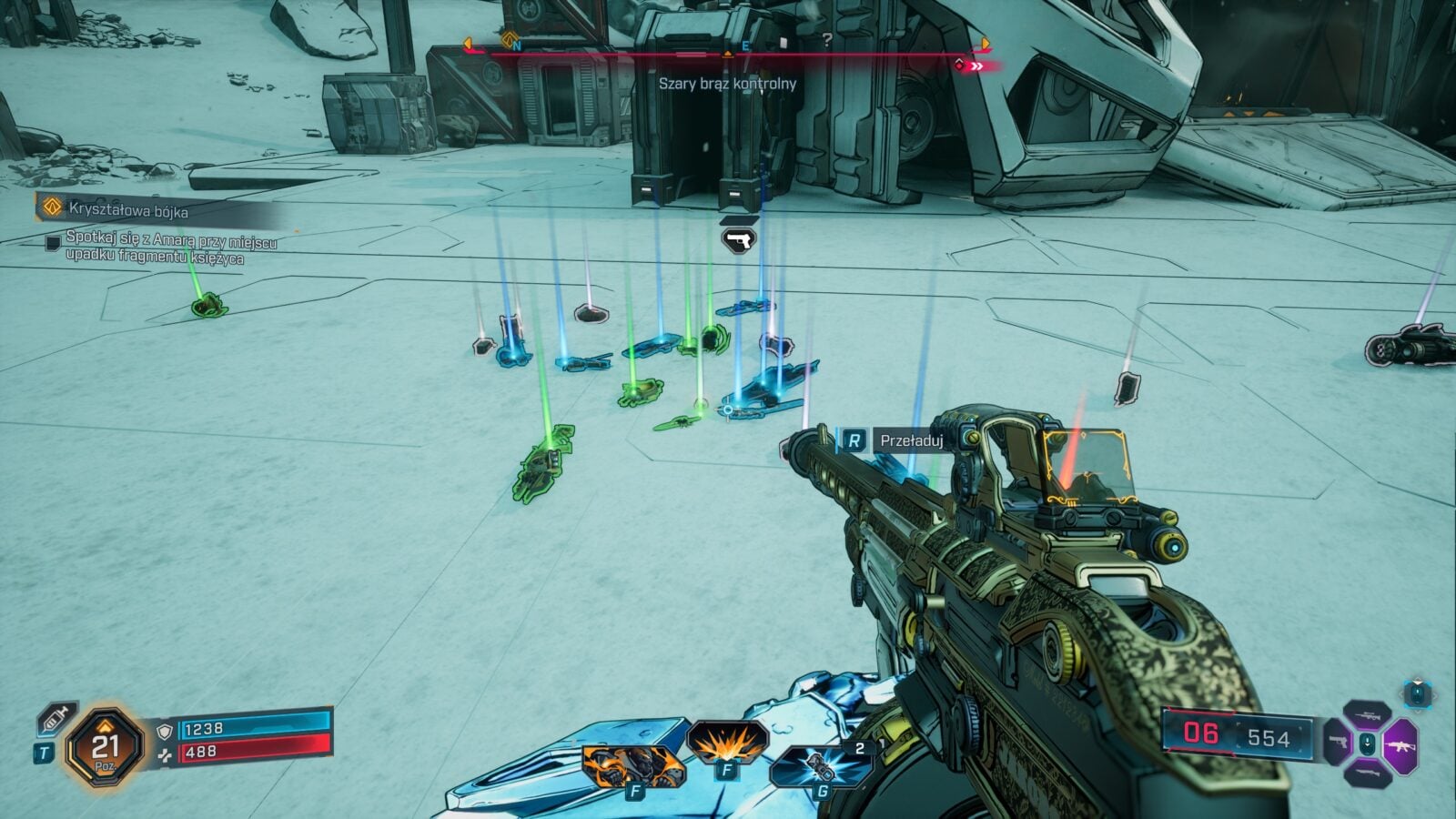Image resolution: width=1456 pixels, height=819 pixels.
Task: Choose the sniper rifle weapon slot
Action: tap(1367, 716)
